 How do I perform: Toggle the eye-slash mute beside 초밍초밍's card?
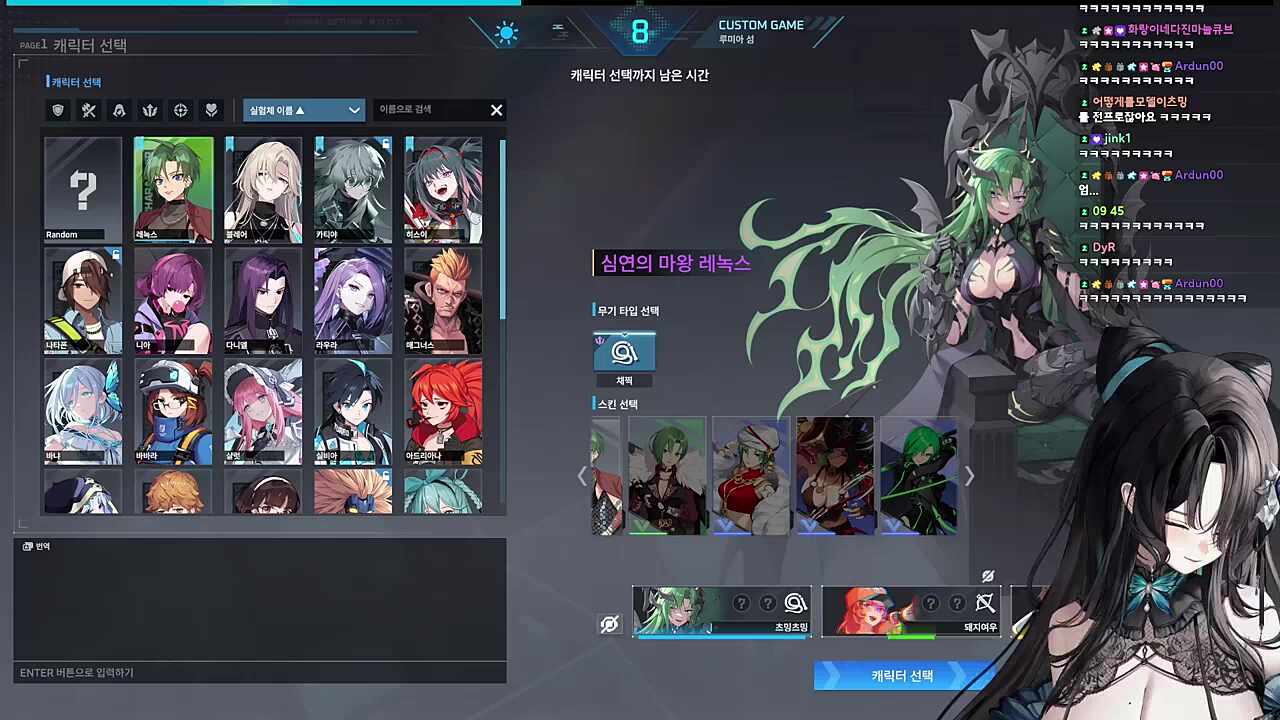click(x=609, y=623)
